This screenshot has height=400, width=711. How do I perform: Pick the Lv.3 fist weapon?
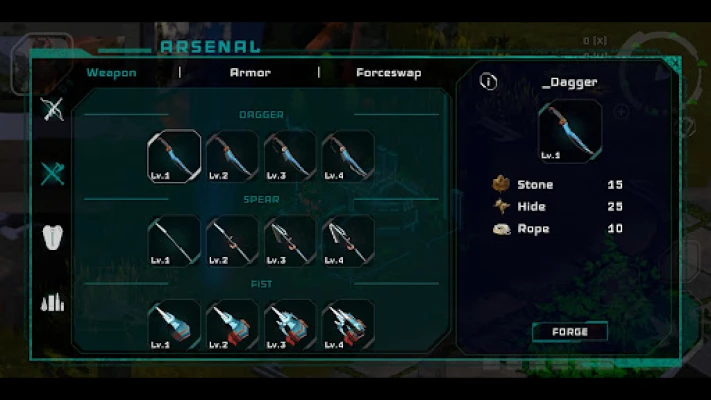pyautogui.click(x=290, y=324)
